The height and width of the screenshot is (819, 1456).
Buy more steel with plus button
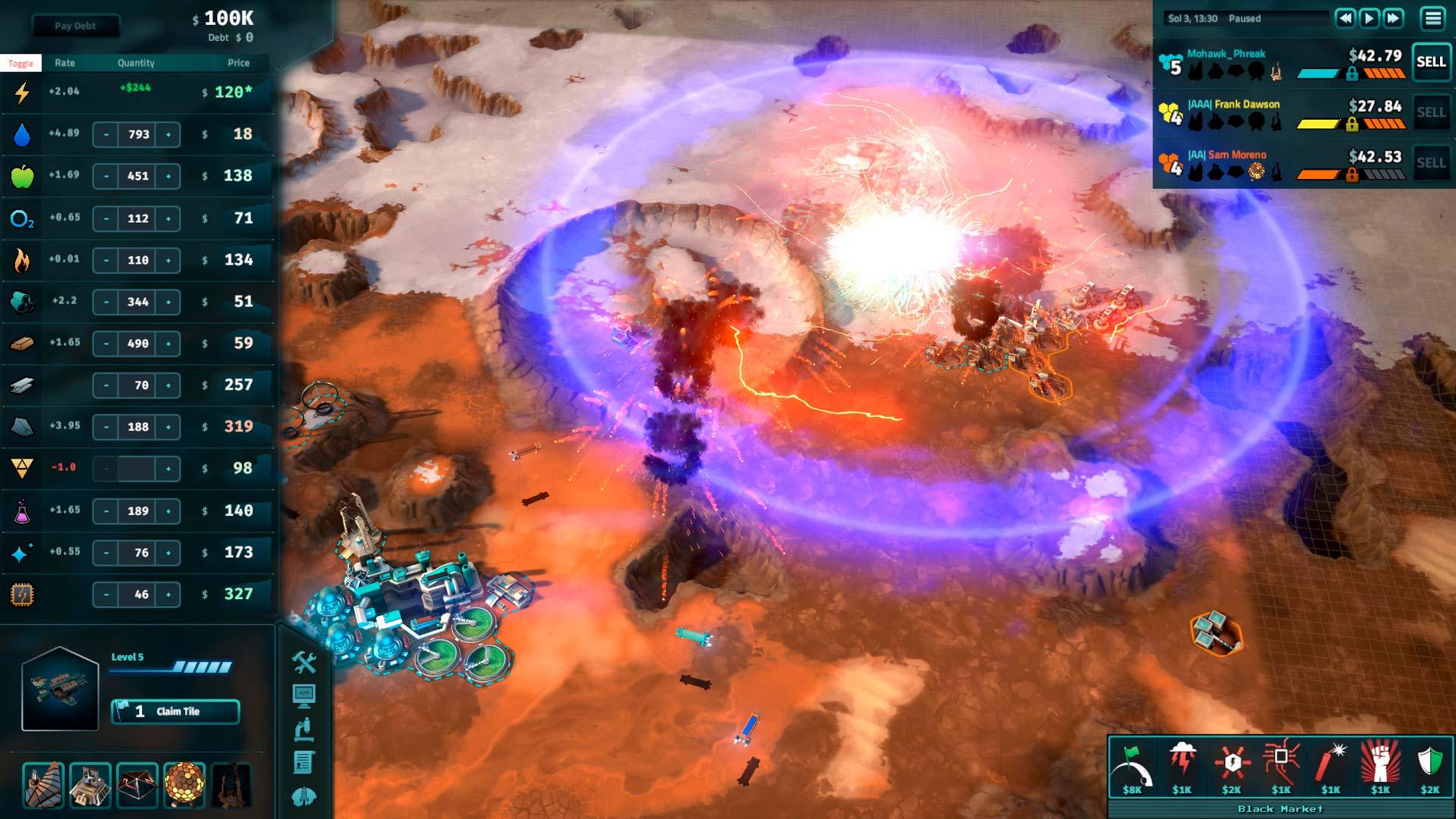point(168,385)
